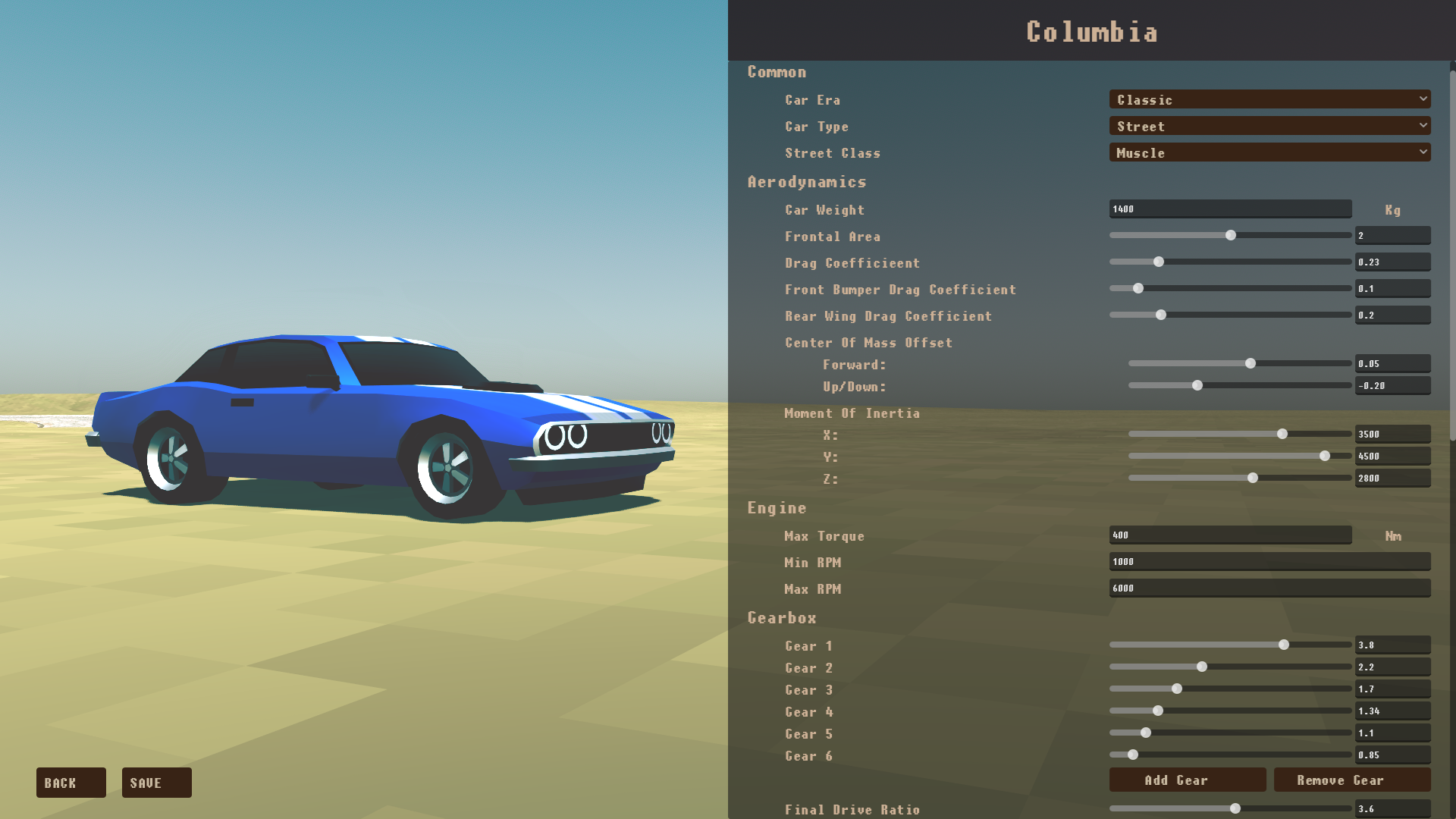The height and width of the screenshot is (819, 1456).
Task: Click the Add Gear button
Action: 1188,780
